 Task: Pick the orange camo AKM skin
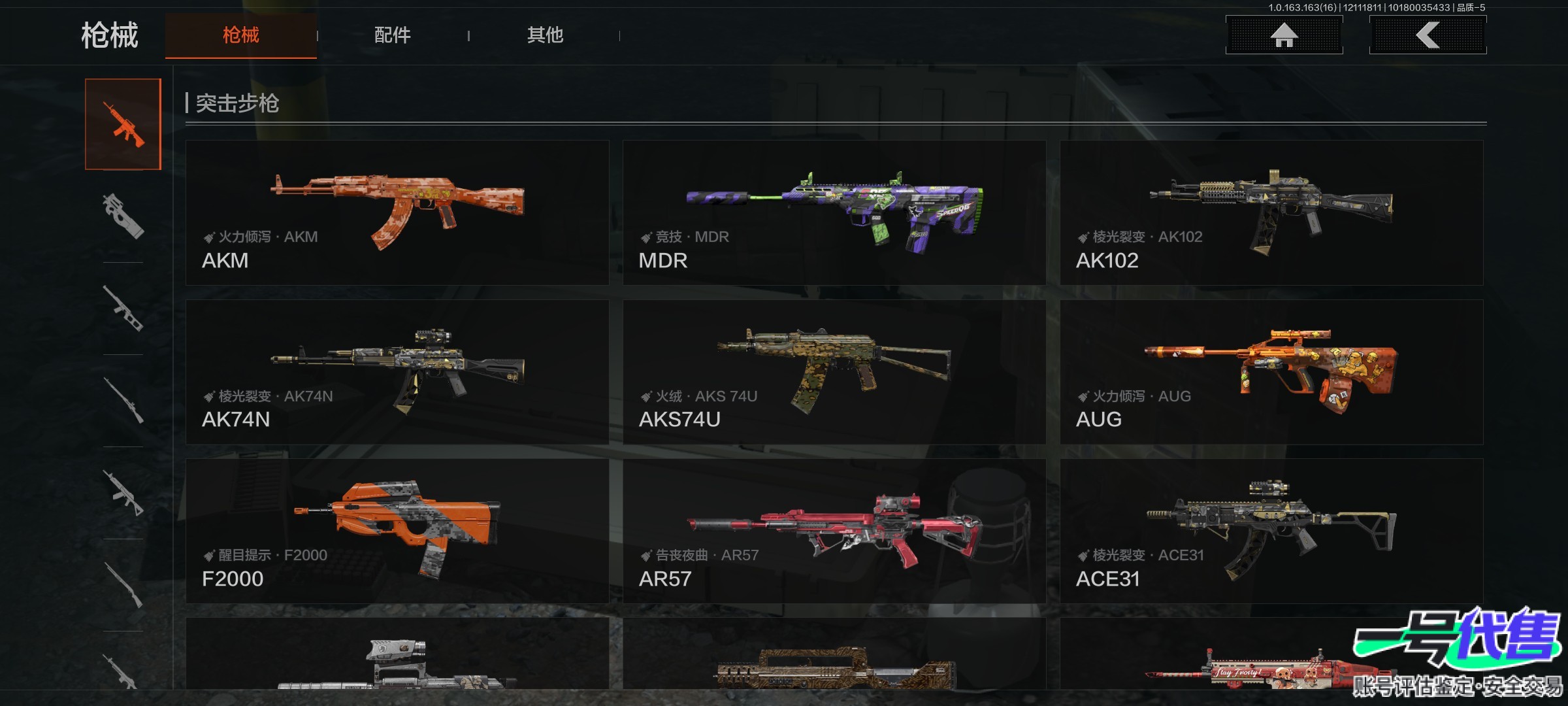(x=397, y=212)
